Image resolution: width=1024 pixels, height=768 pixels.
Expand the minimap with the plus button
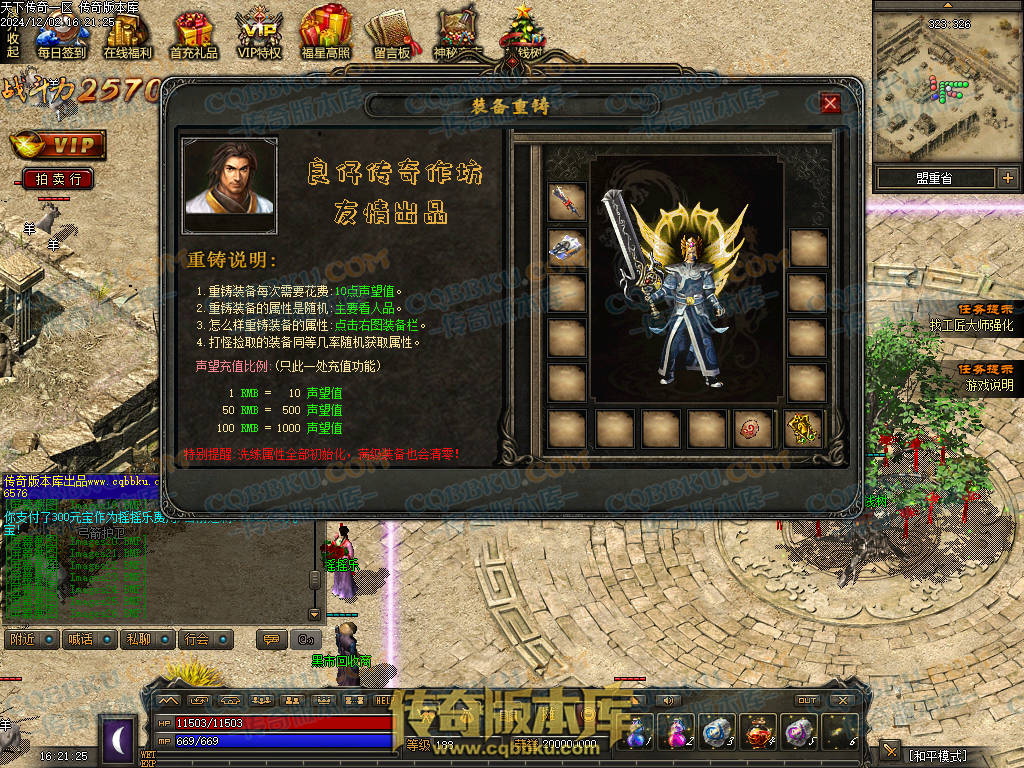[x=1007, y=178]
